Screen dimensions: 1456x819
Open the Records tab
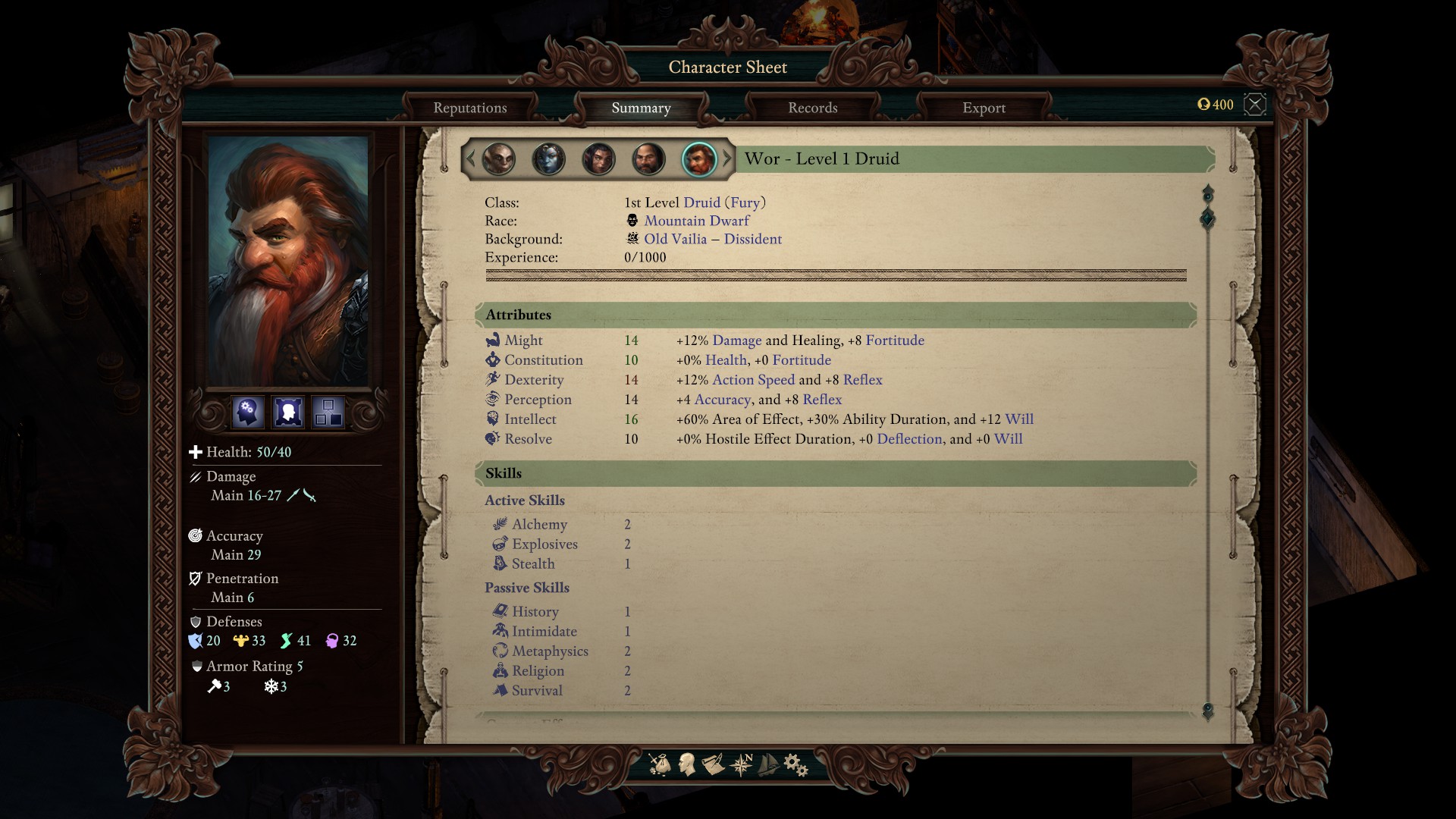pos(812,108)
